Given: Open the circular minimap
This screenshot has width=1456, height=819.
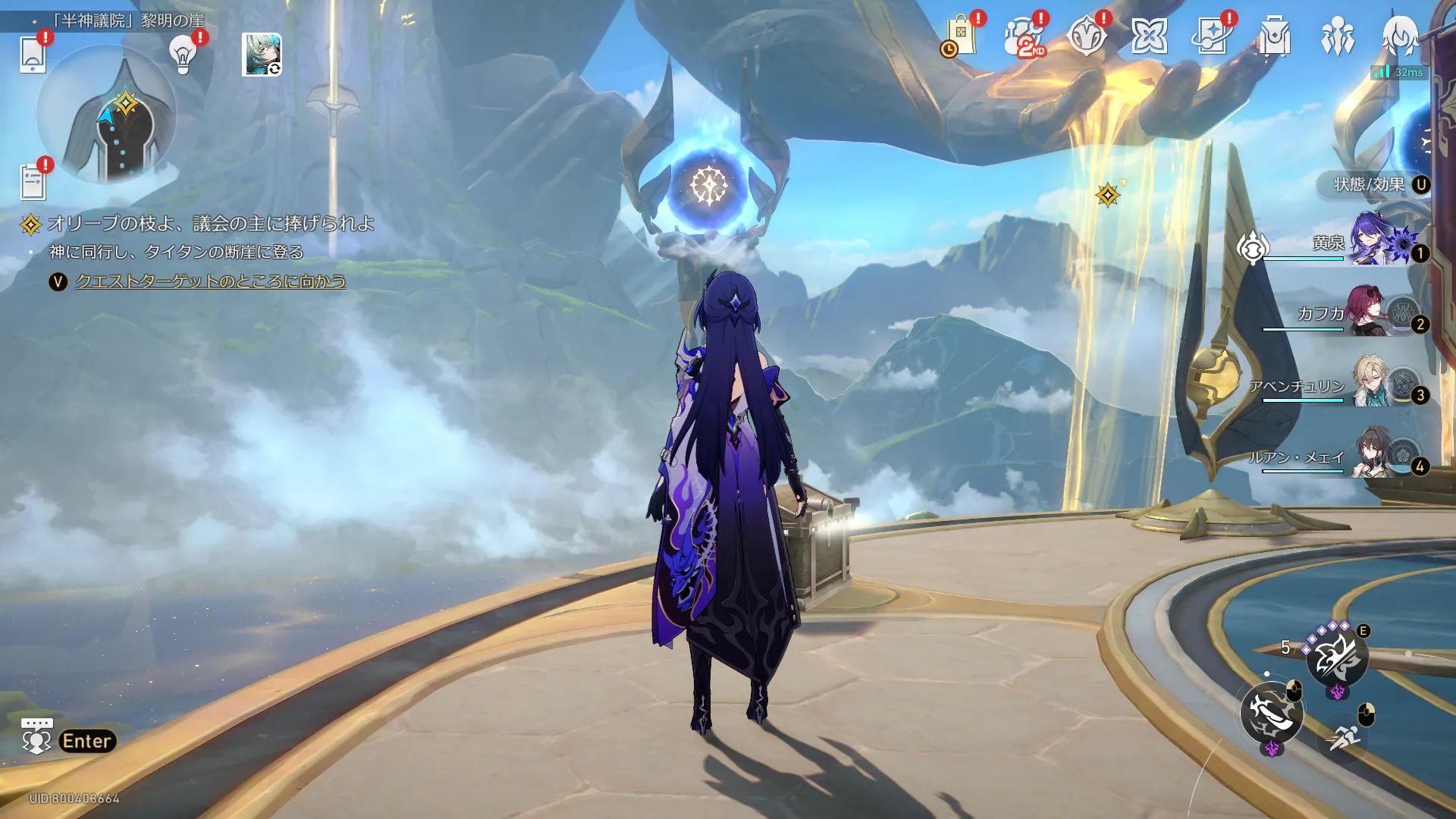Looking at the screenshot, I should click(107, 115).
